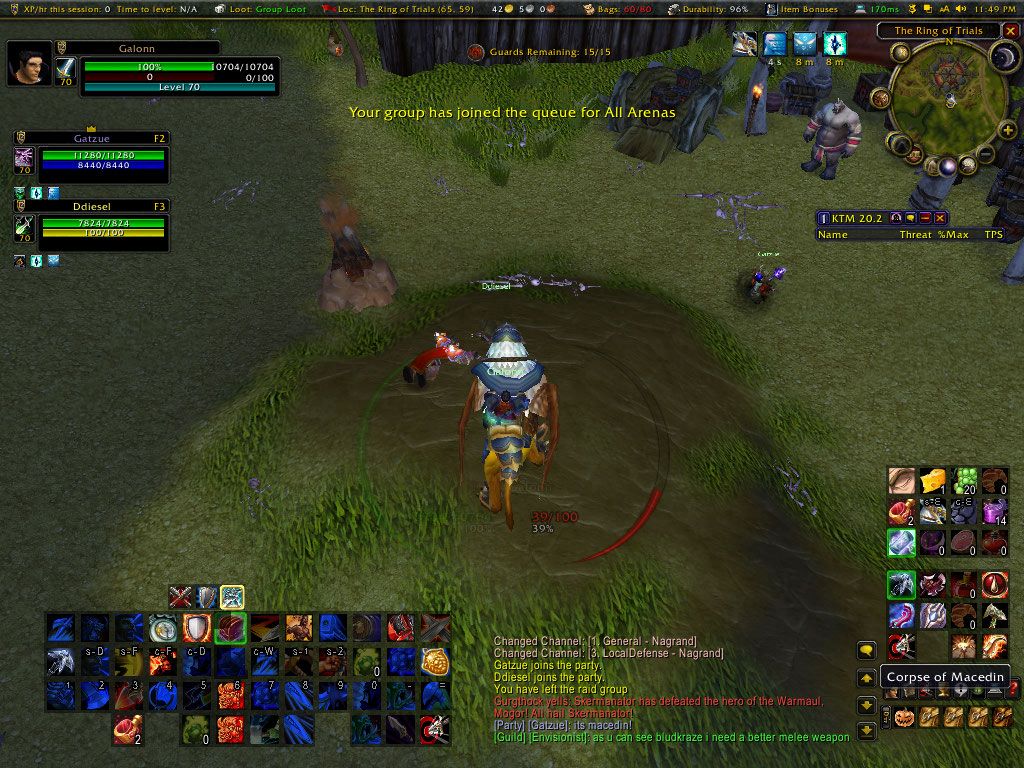Activate the golden trinket action button

[434, 661]
